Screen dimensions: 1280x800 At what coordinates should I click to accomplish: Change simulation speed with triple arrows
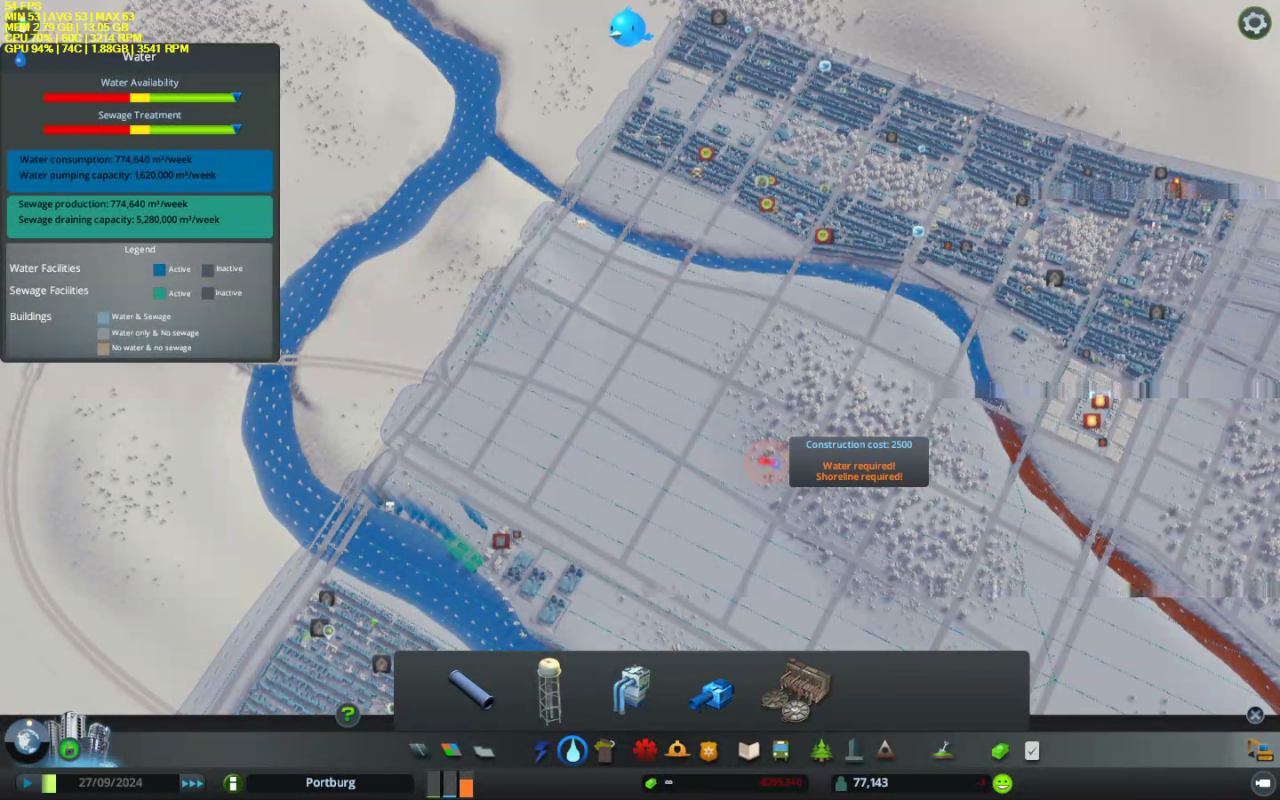click(192, 783)
